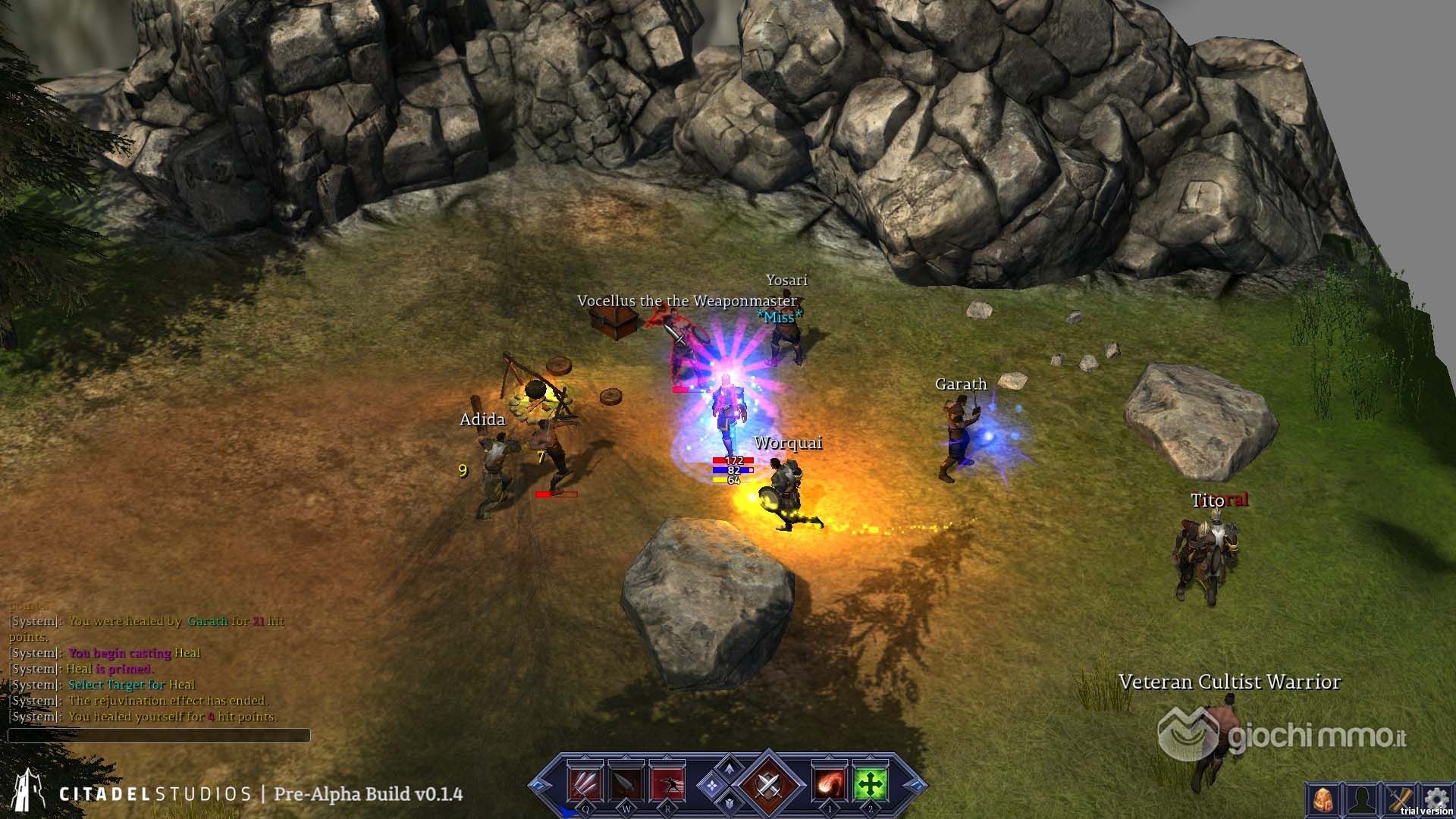Viewport: 1456px width, 819px height.
Task: Focus the chat input box
Action: 159,735
